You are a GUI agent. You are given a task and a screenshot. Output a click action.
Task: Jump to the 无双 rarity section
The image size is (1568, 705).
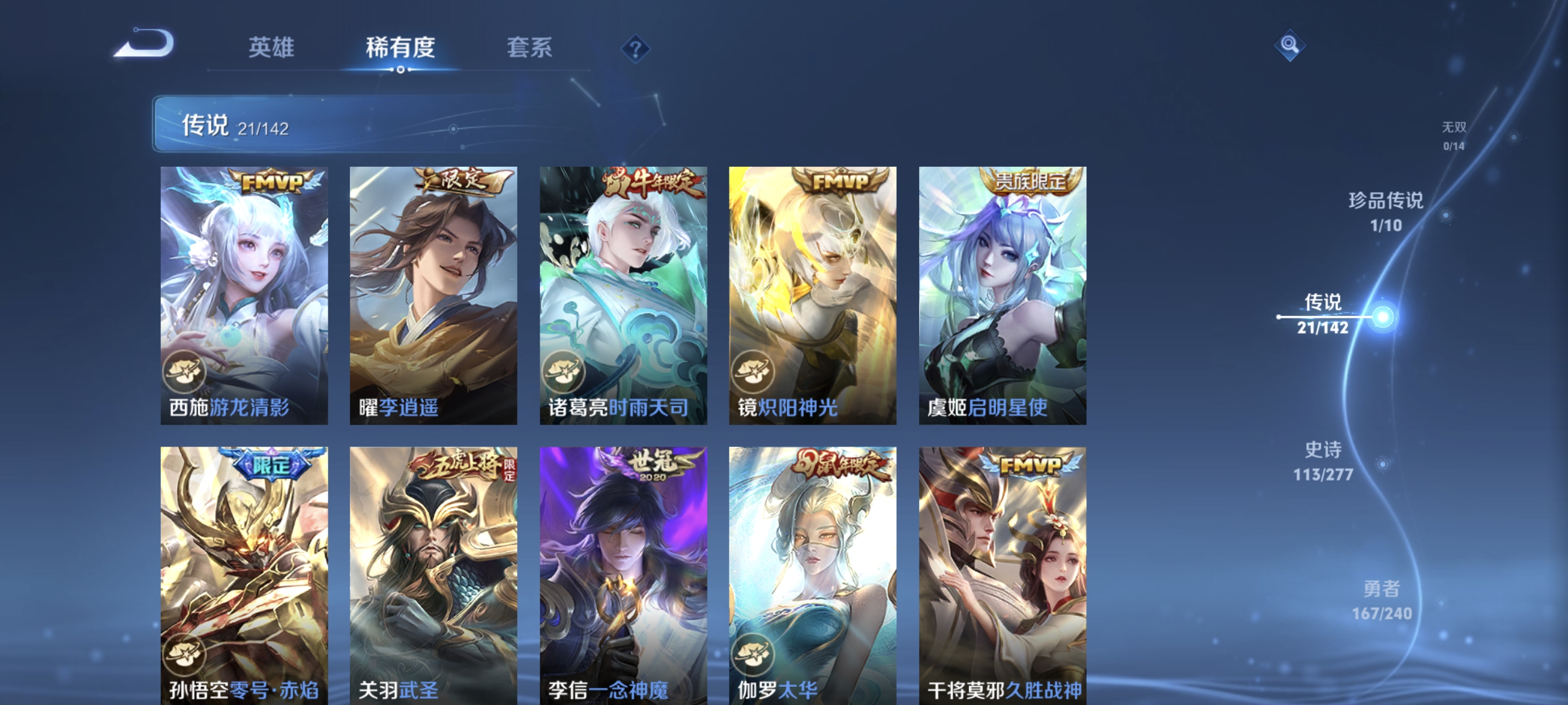point(1455,137)
